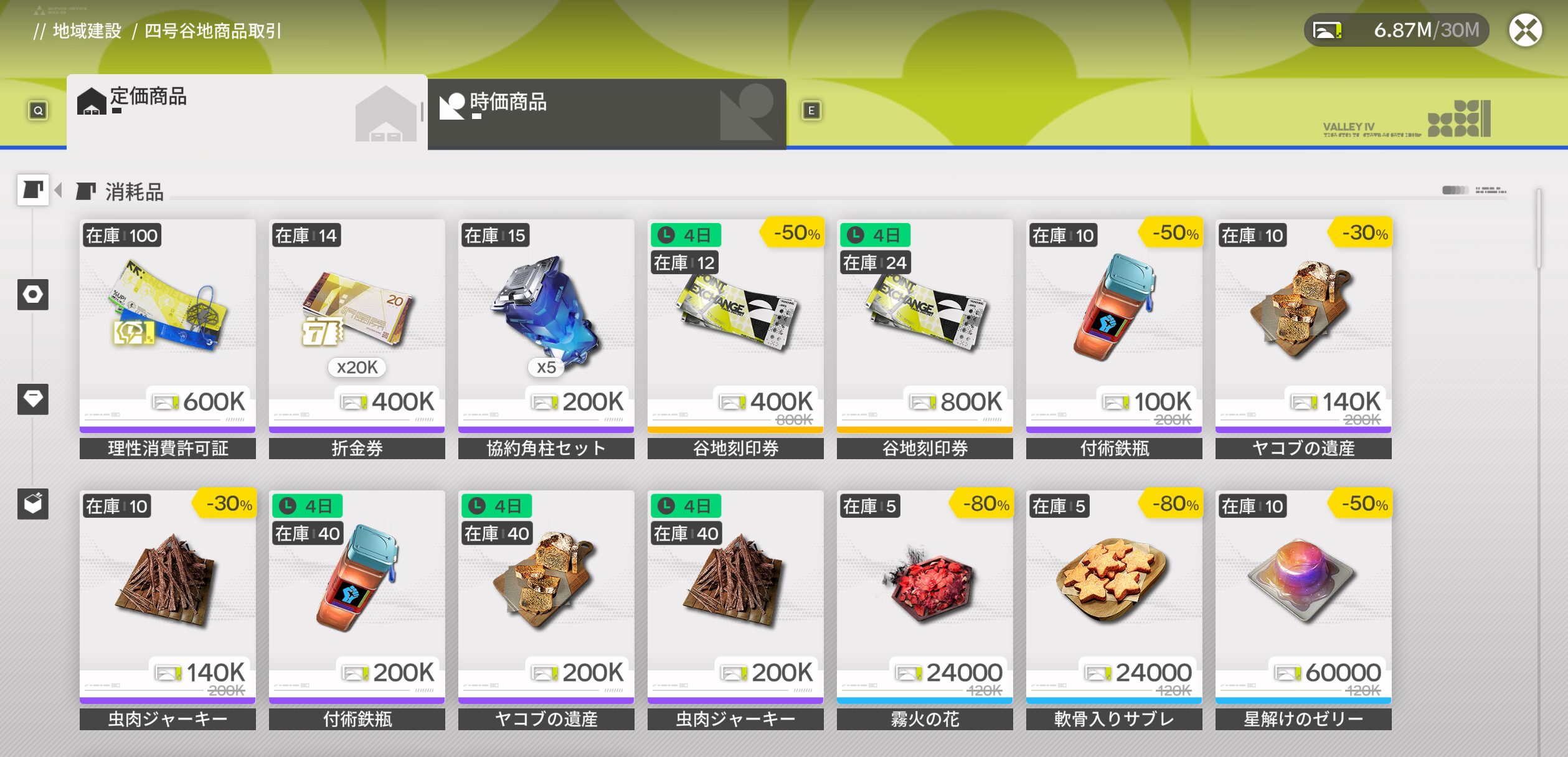Screen dimensions: 1568x757
Task: Pick the 谷地刻印券 priced at 800K
Action: pyautogui.click(x=925, y=325)
